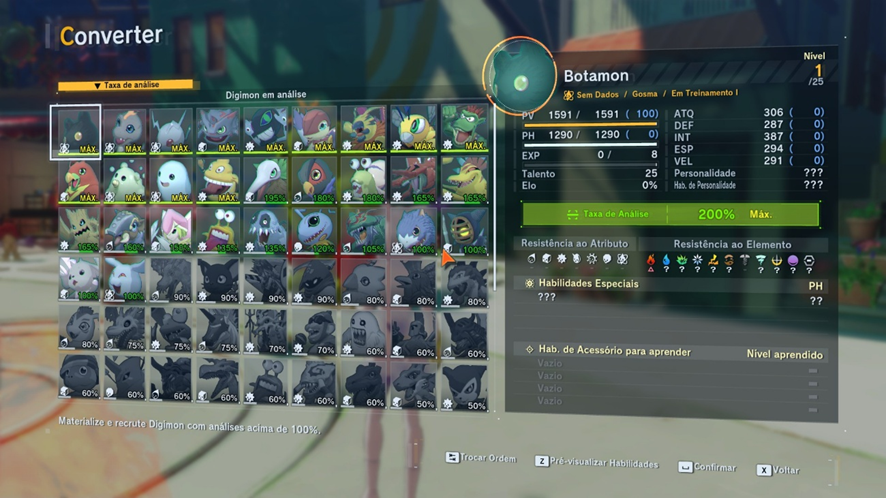This screenshot has width=886, height=498.
Task: Select the tree stump Digimon at 165%
Action: pos(75,230)
